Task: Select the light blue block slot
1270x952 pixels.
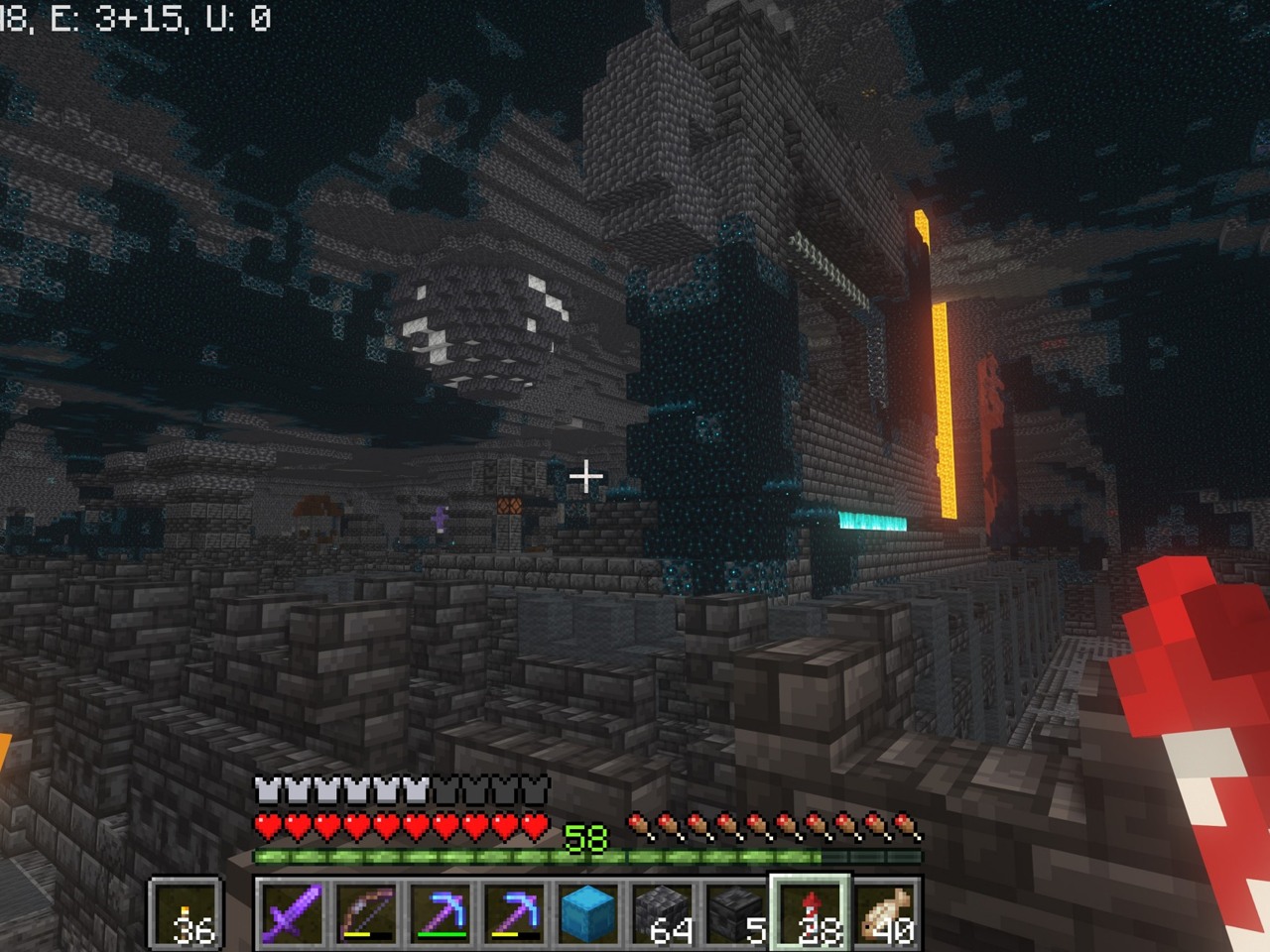Action: [587, 911]
